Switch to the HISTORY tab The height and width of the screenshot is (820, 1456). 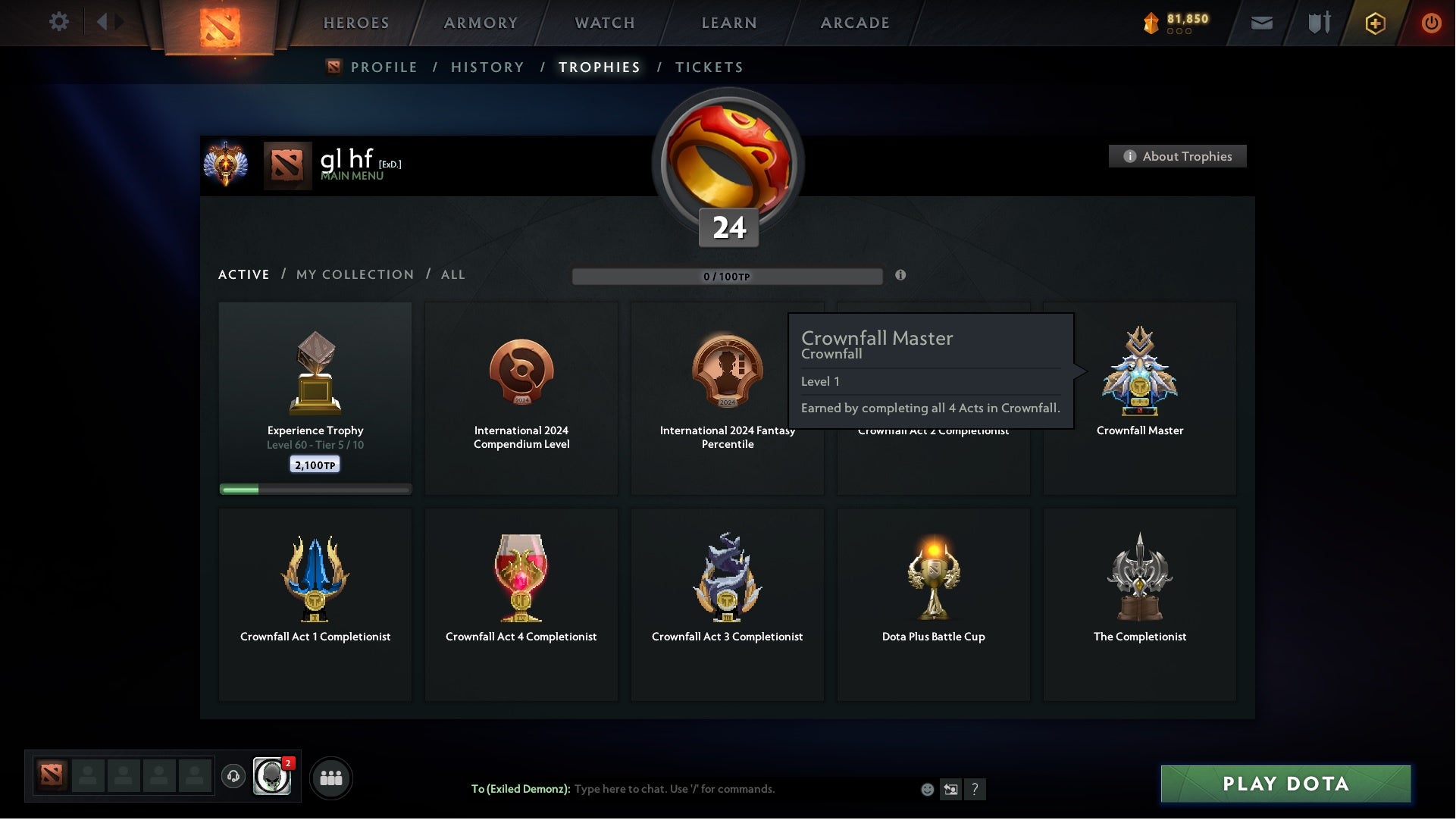487,67
